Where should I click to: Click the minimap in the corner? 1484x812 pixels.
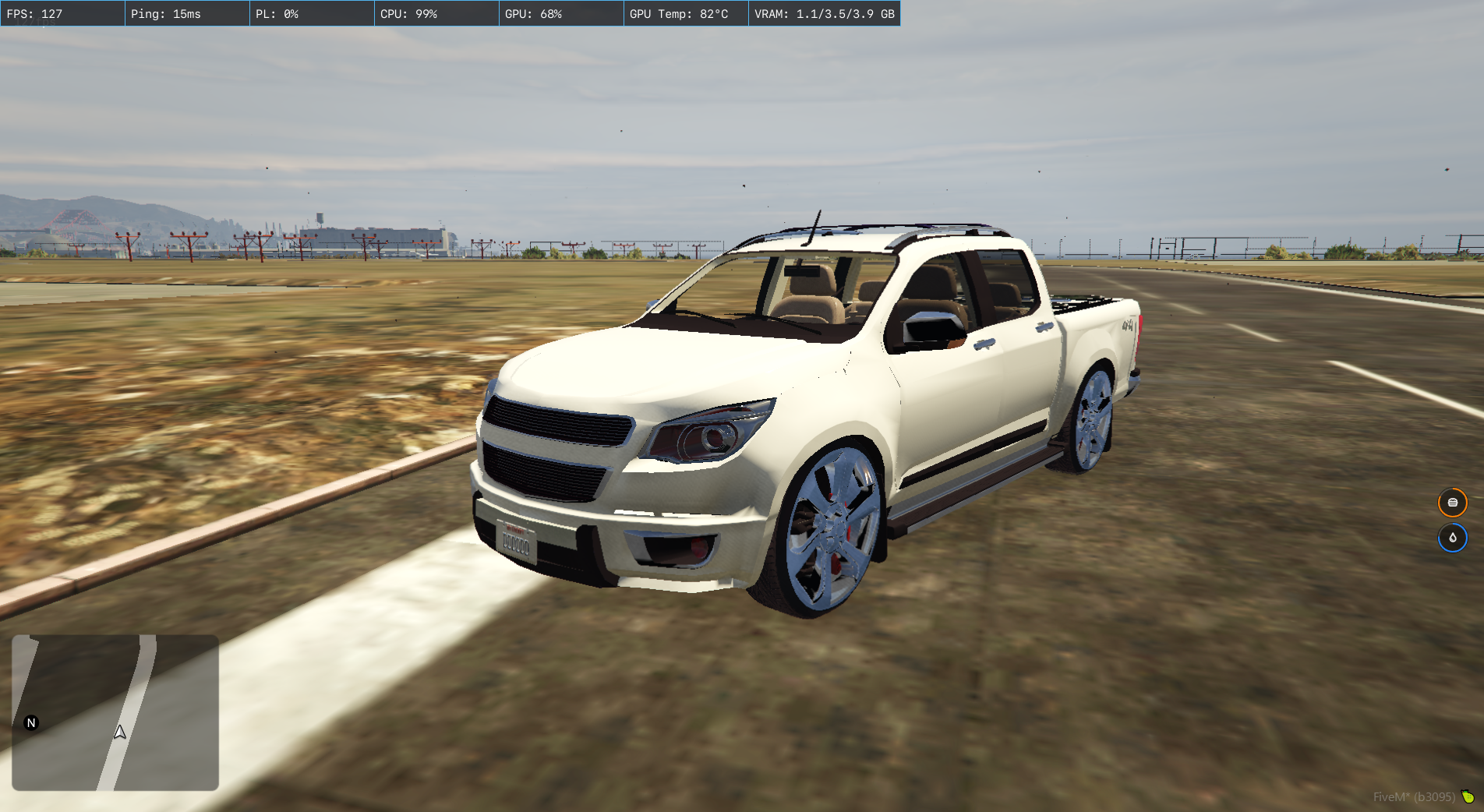[115, 712]
